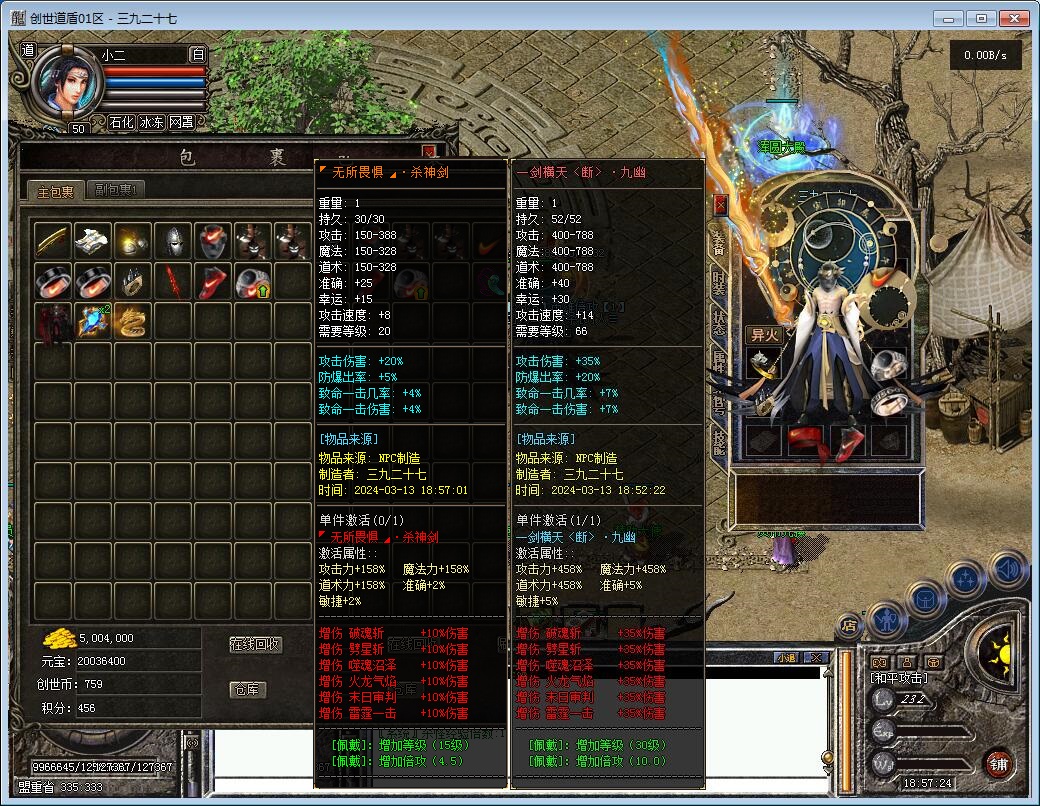The height and width of the screenshot is (806, 1040).
Task: Maximize the game window
Action: 982,18
